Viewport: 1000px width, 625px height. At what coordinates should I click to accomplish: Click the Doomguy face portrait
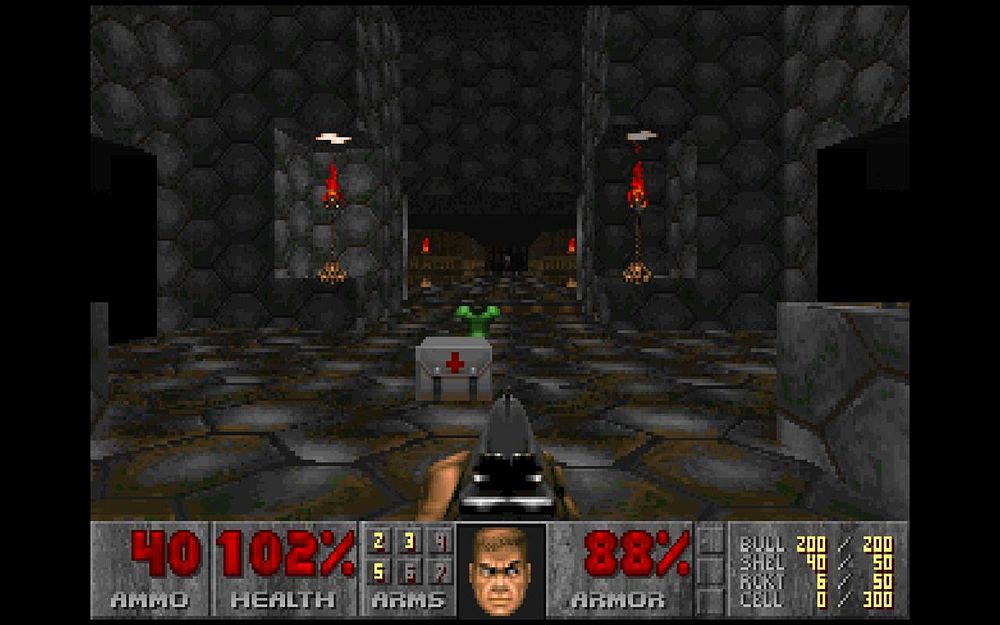[501, 570]
